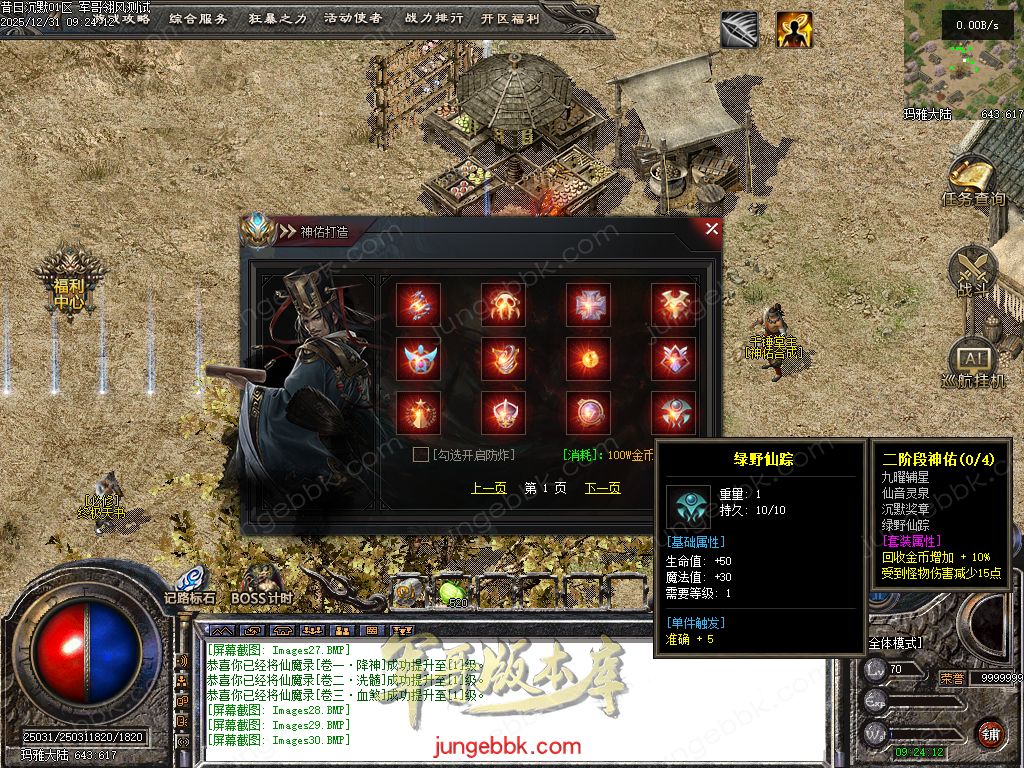Open the minimap of 玛雅大陆
The height and width of the screenshot is (768, 1024).
pyautogui.click(x=963, y=54)
